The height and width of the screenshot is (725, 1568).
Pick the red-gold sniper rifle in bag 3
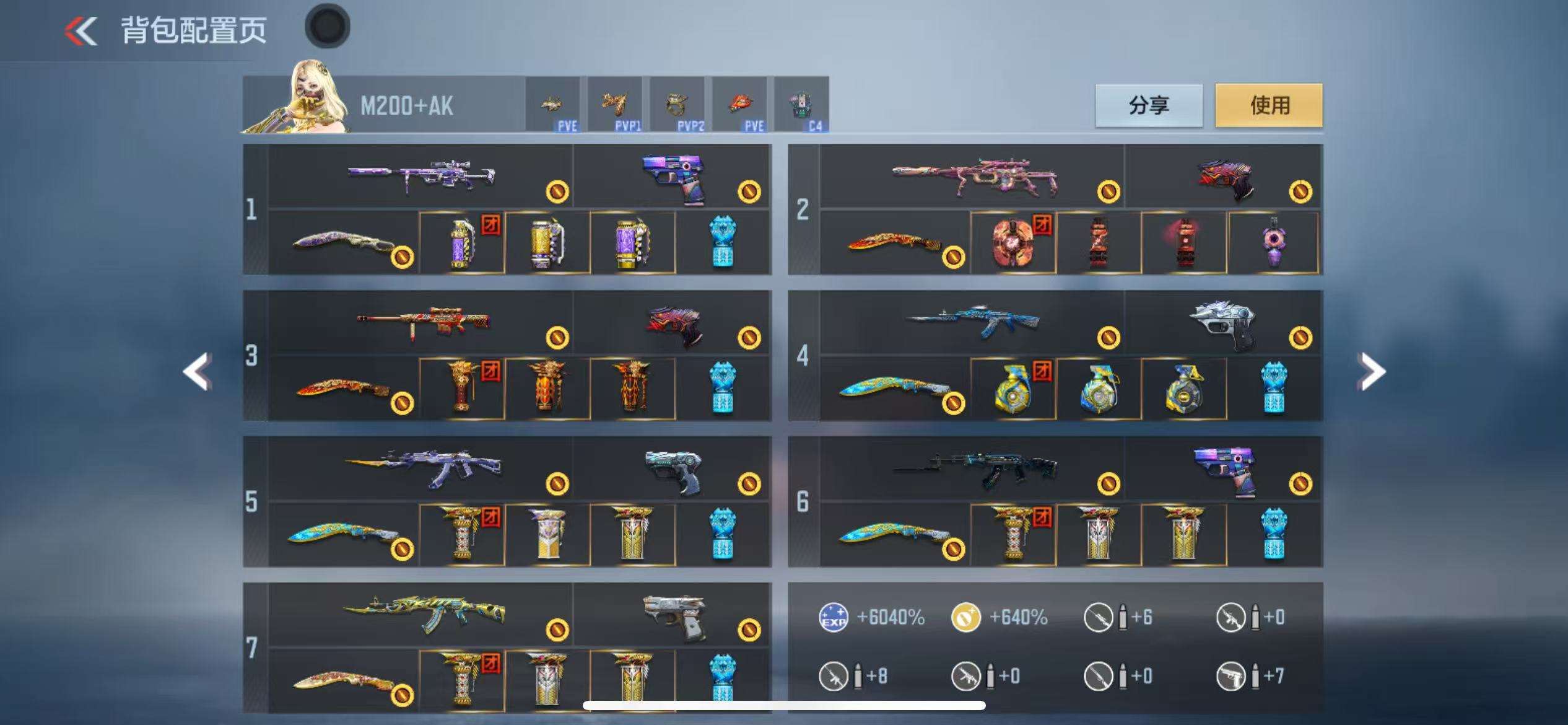click(422, 322)
